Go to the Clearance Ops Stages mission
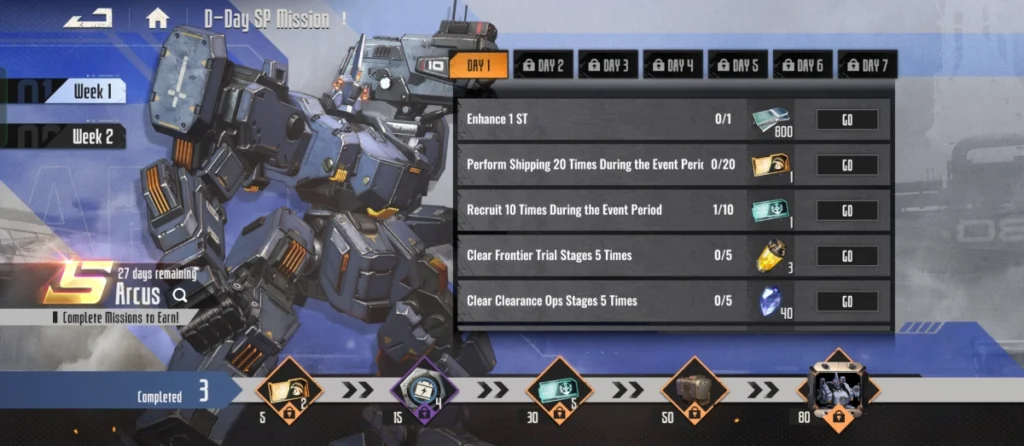Screen dimensions: 1024x446 [x=847, y=301]
